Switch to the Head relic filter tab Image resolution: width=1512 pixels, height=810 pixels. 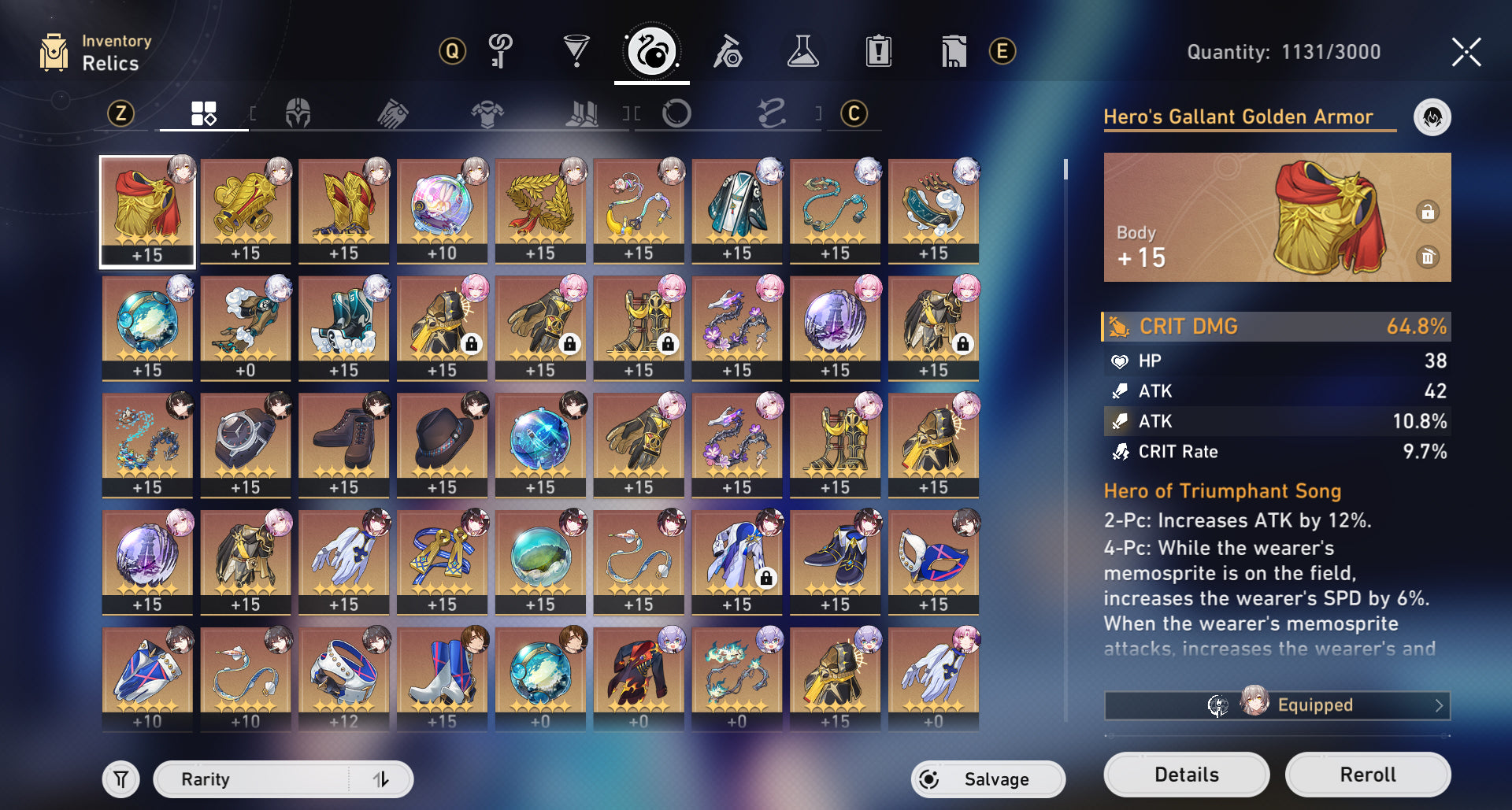pos(298,114)
